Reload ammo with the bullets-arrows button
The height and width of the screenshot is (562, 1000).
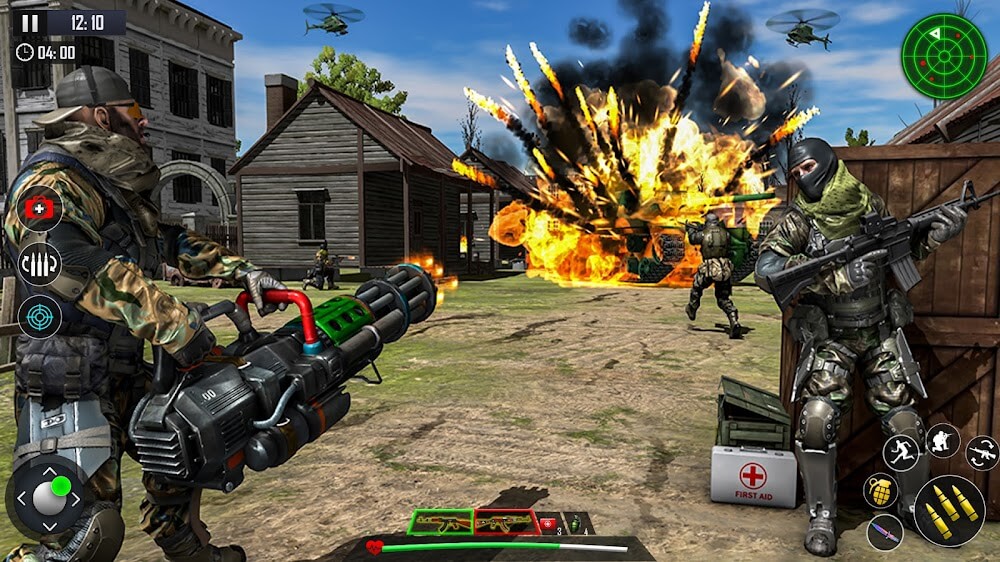[x=41, y=264]
